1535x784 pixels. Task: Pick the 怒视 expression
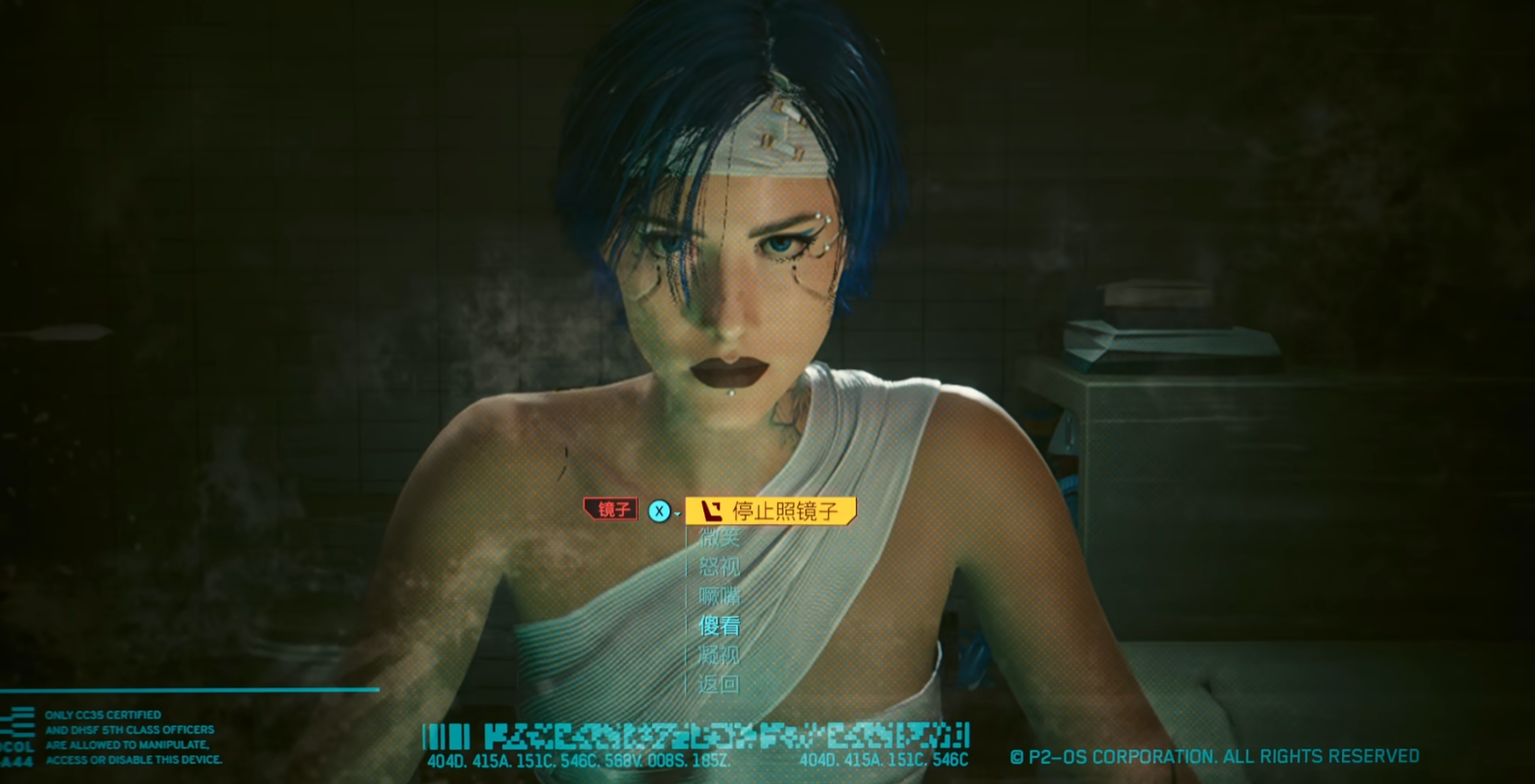click(x=720, y=568)
